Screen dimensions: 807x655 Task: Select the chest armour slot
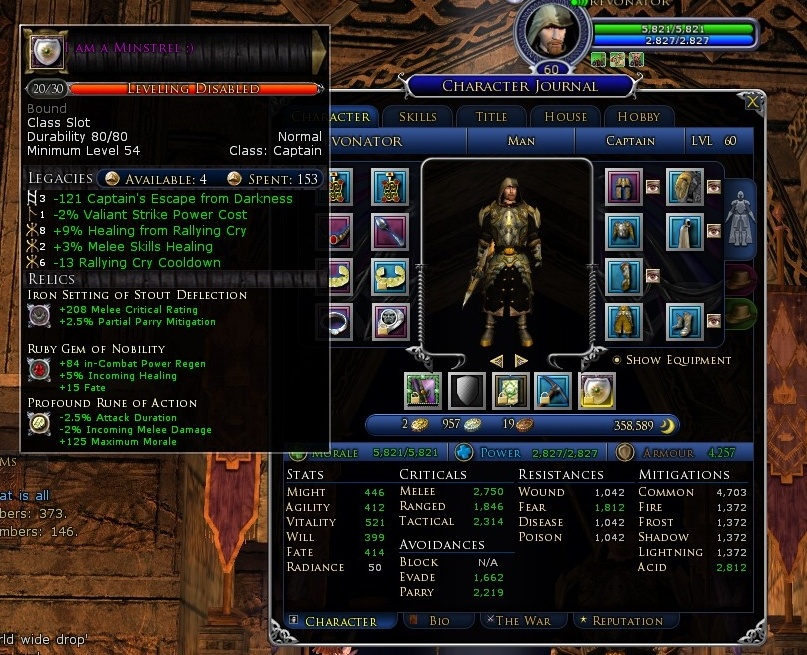coord(624,232)
